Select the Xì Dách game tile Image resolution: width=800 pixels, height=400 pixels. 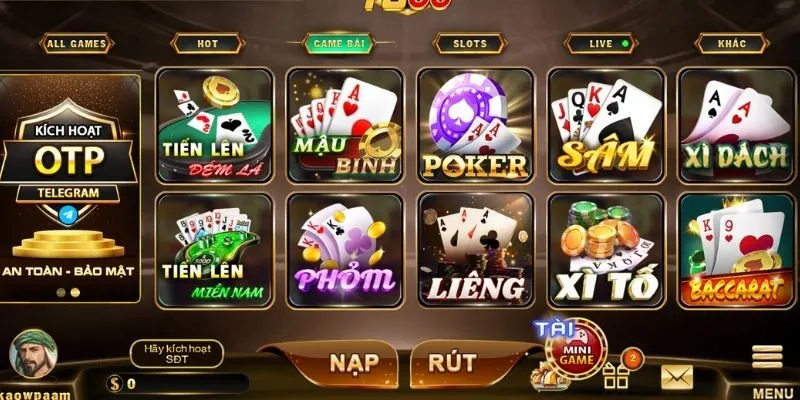click(736, 126)
